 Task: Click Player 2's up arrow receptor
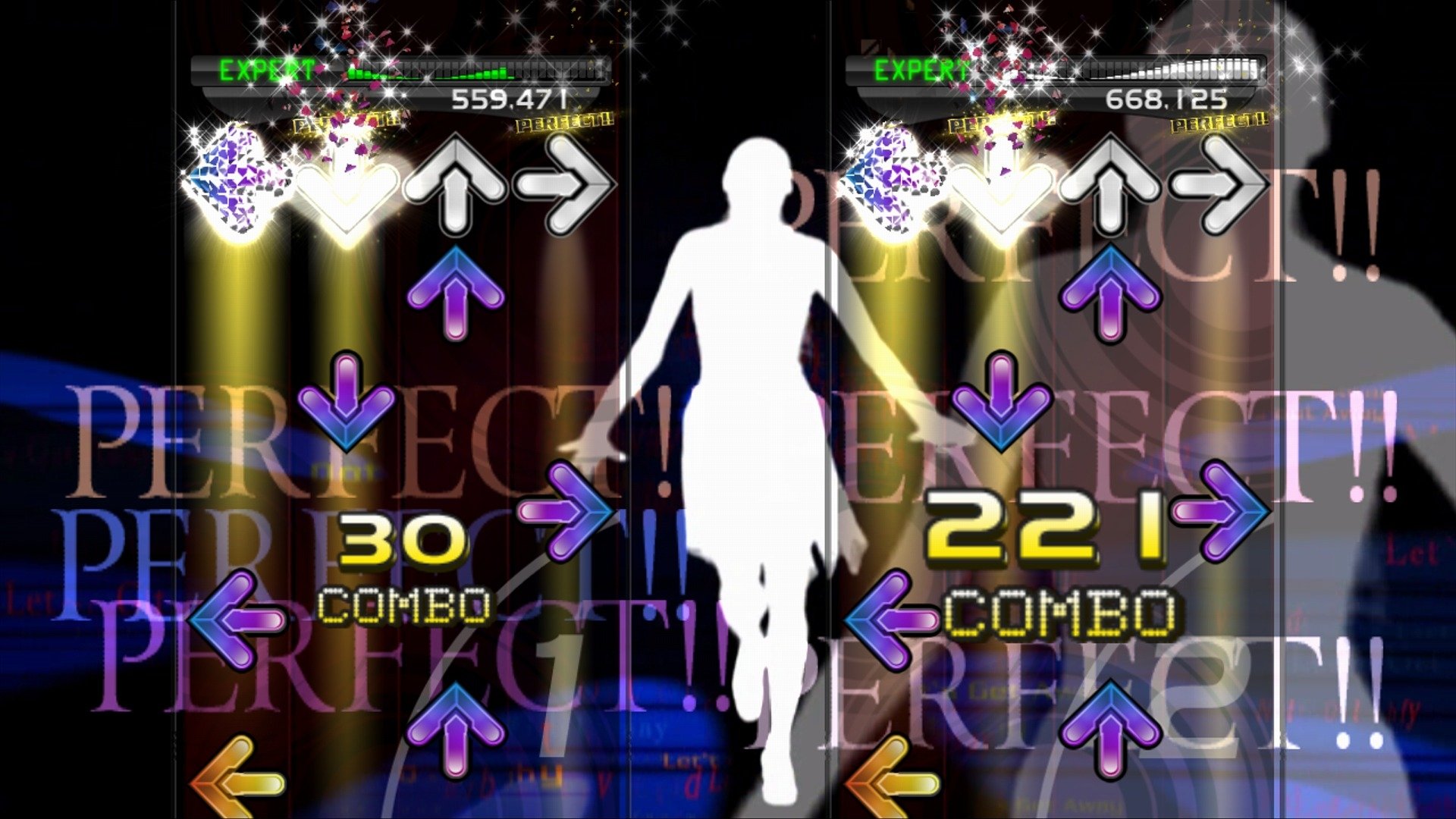point(1111,182)
